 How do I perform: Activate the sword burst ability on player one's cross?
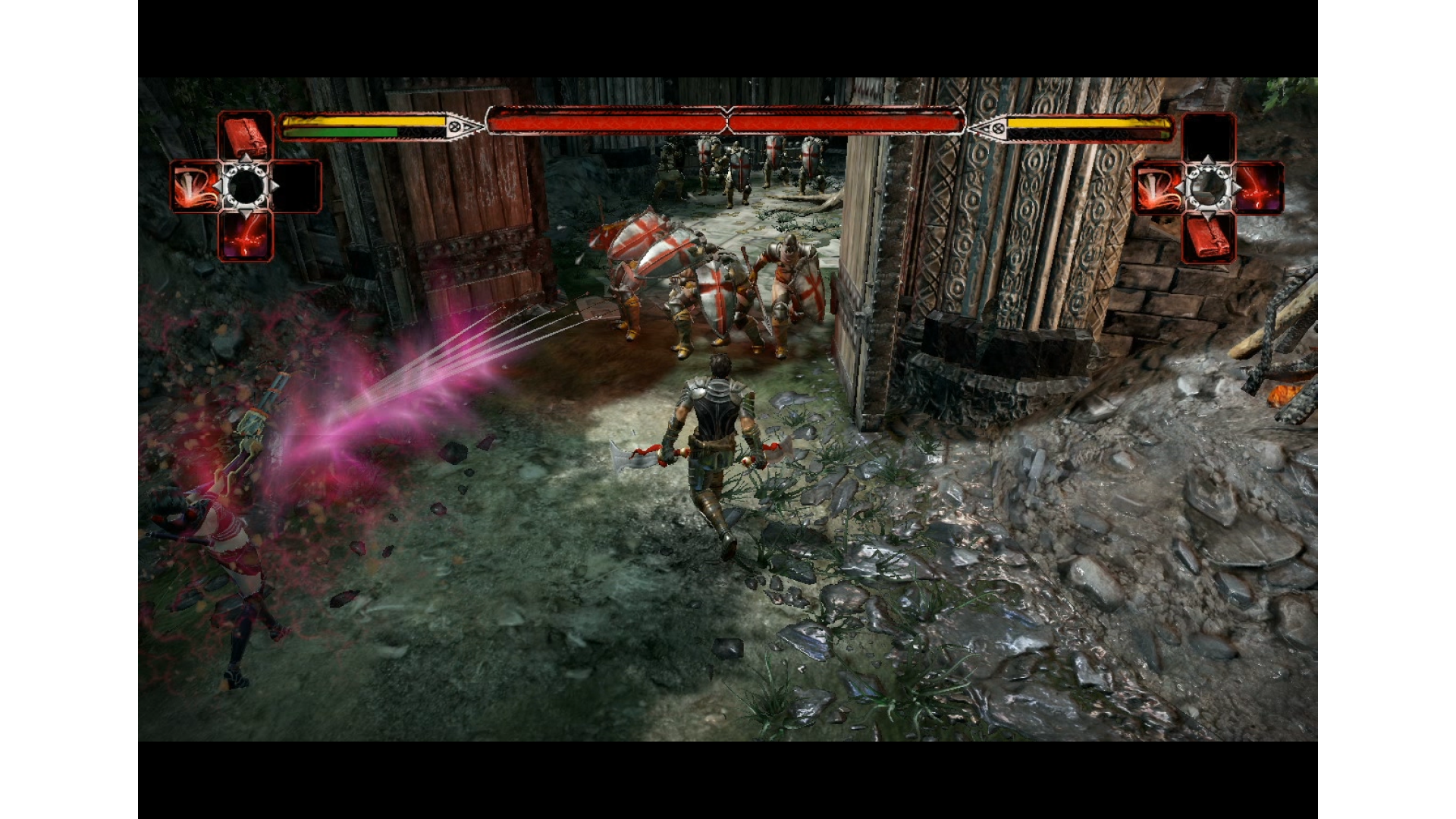tap(196, 187)
